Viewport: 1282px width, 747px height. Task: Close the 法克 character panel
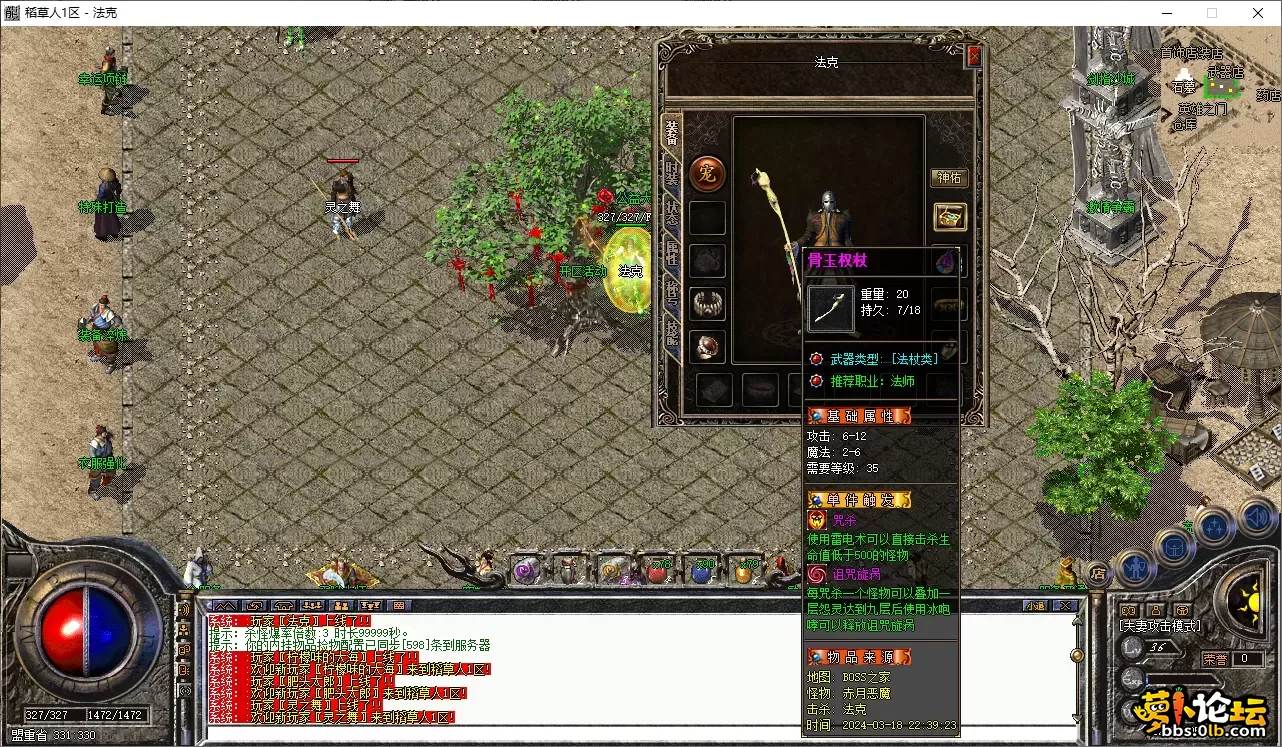[974, 57]
